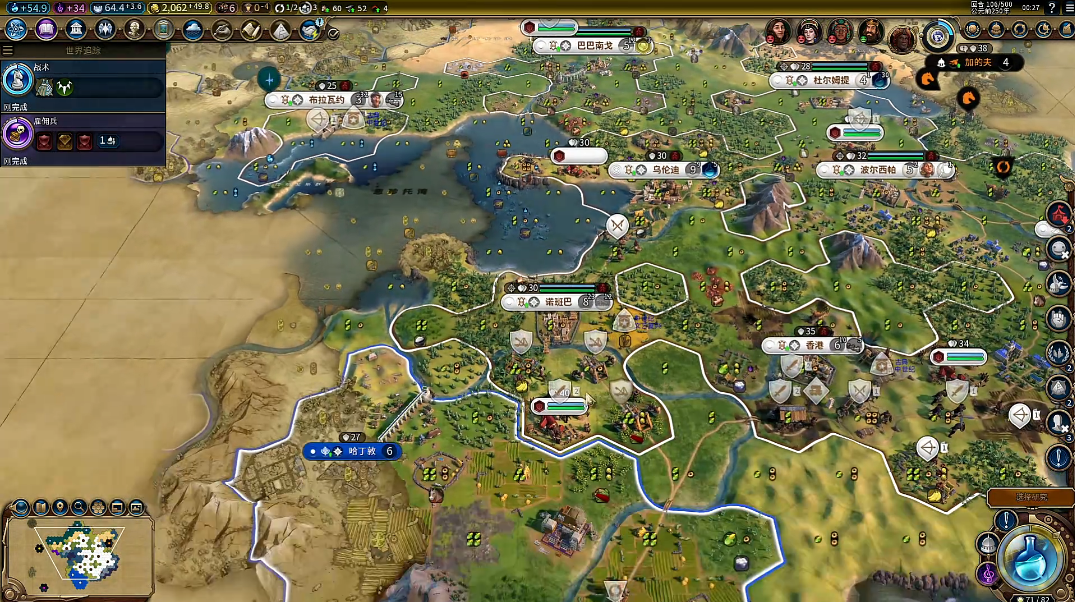Open the technology tree button
Viewport: 1075px width, 602px height.
(17, 29)
